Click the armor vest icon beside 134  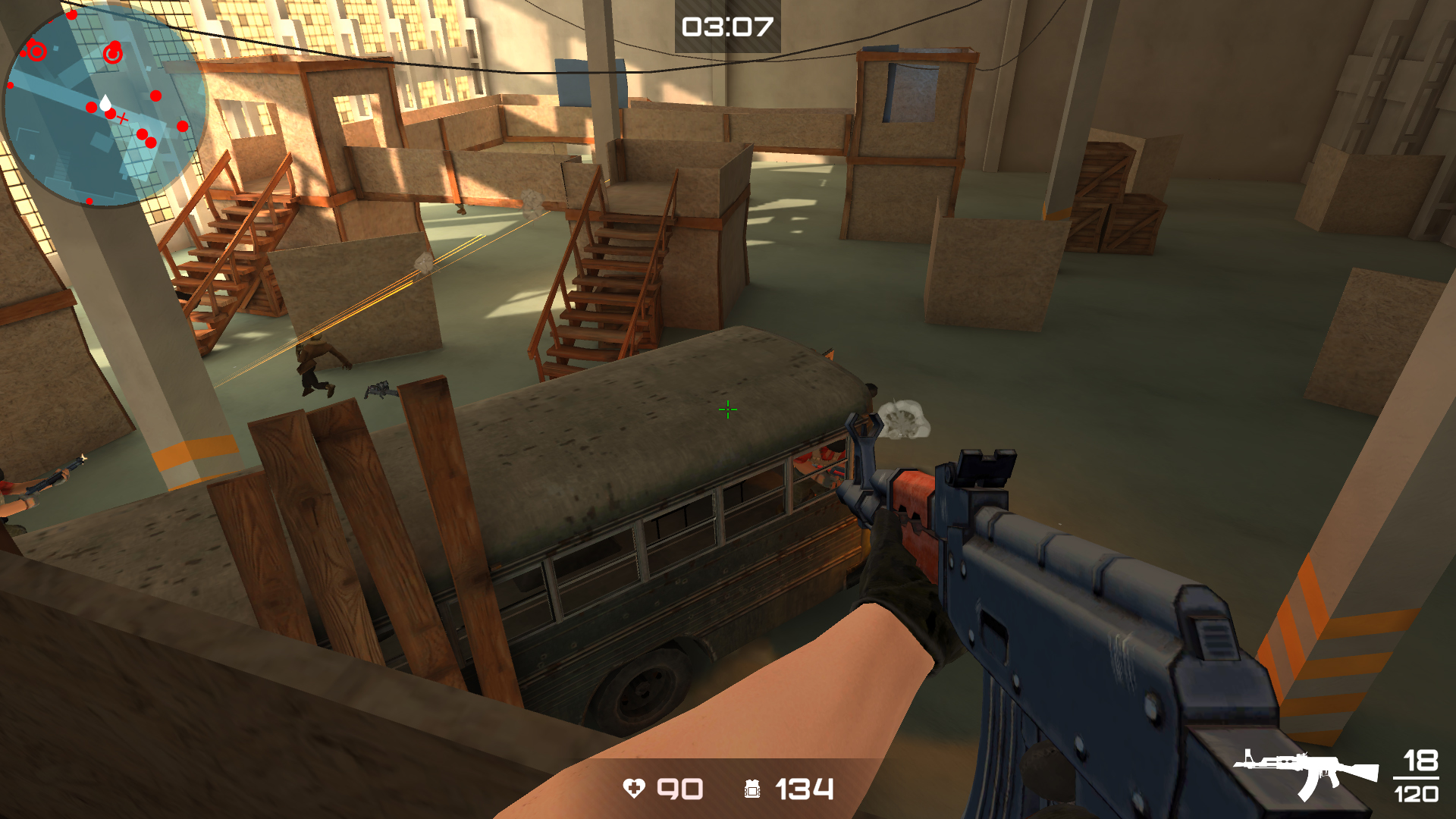pos(752,789)
